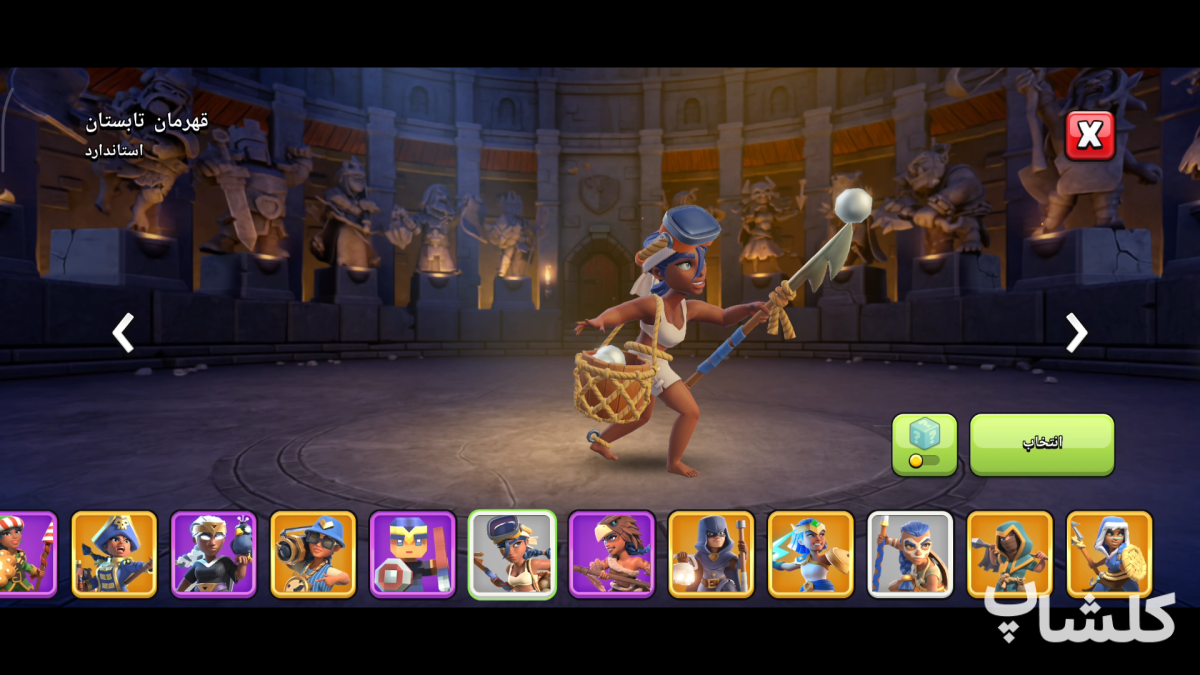This screenshot has width=1200, height=675.
Task: Show the previous skin with the left arrow
Action: [x=123, y=333]
